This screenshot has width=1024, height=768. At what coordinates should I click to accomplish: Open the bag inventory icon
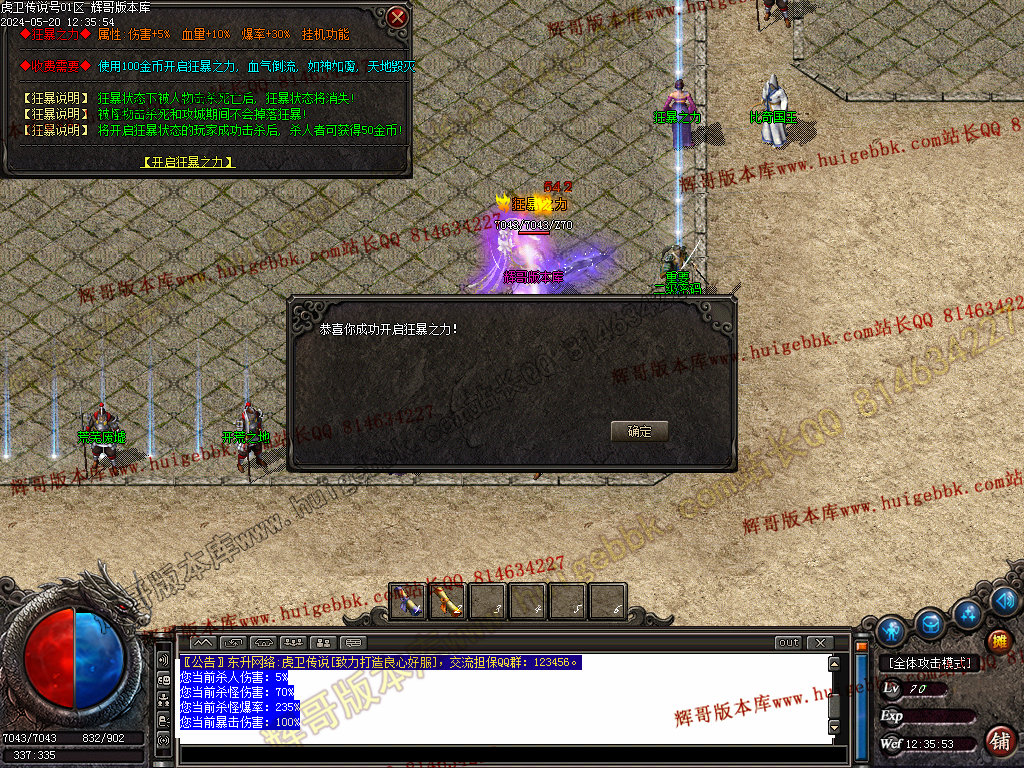click(x=931, y=624)
